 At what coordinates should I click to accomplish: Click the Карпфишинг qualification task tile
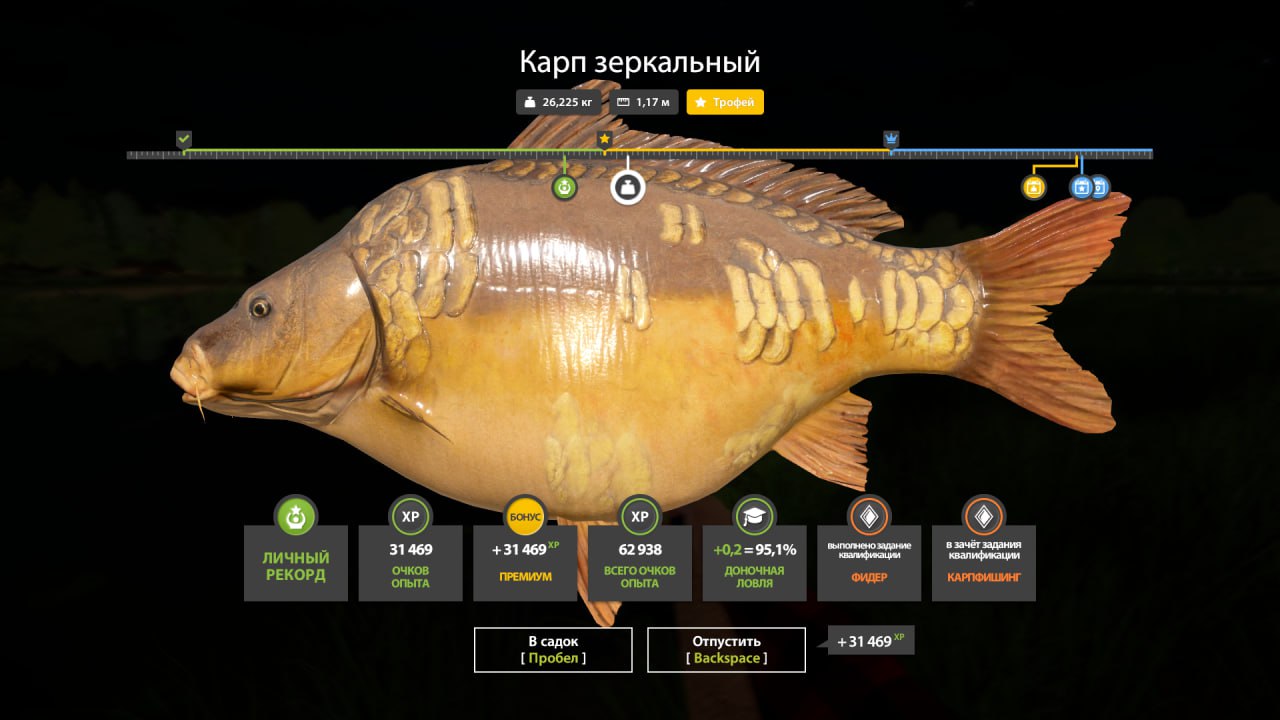(983, 563)
